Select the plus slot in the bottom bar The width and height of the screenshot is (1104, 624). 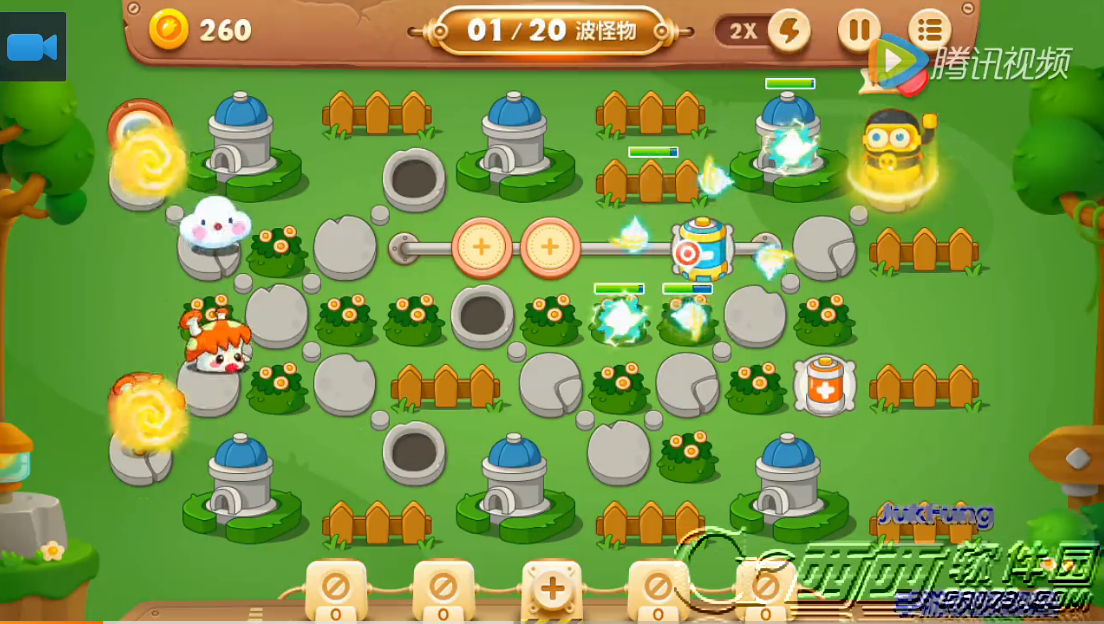(551, 588)
